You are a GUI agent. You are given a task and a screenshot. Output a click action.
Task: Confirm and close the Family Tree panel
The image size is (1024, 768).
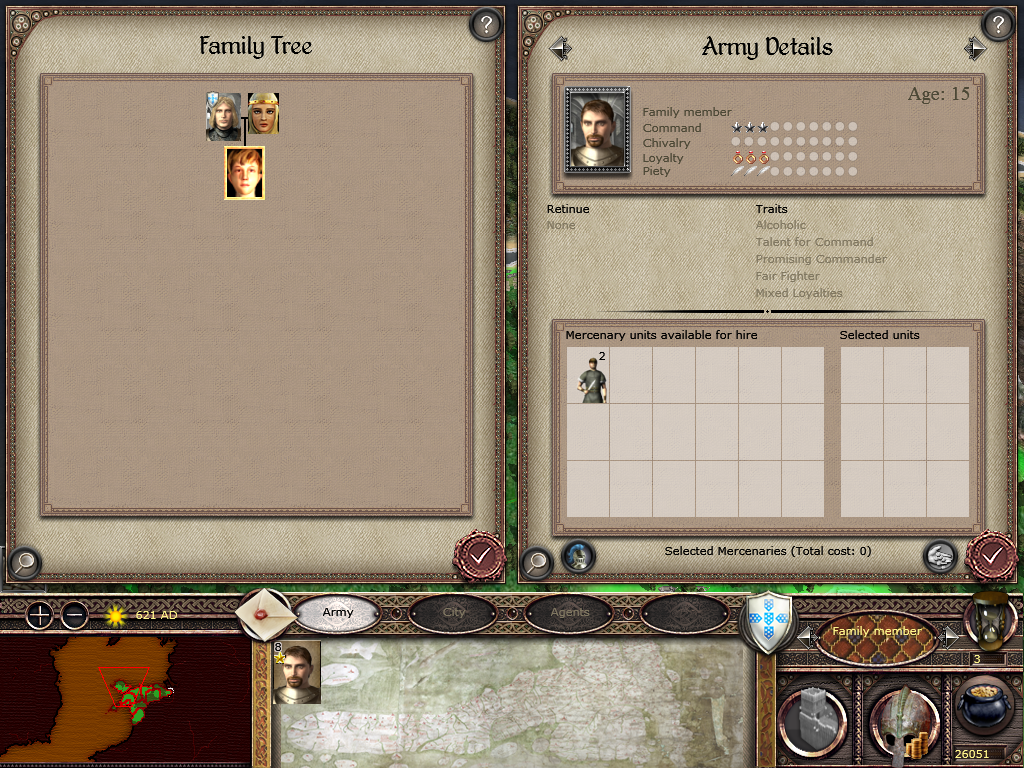pos(479,553)
